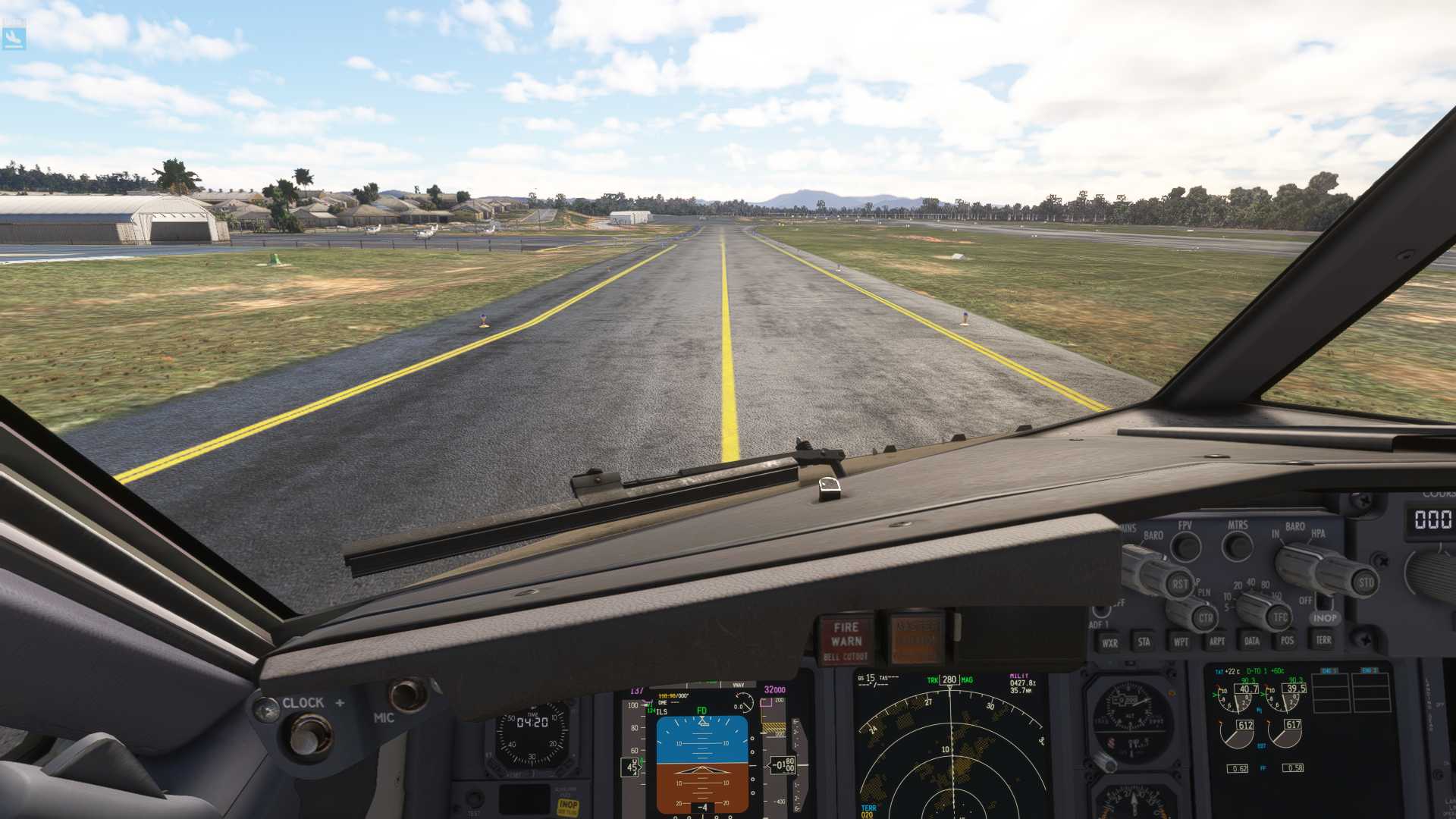This screenshot has width=1456, height=819.
Task: Toggle the WXR weather radar button
Action: pyautogui.click(x=1109, y=642)
